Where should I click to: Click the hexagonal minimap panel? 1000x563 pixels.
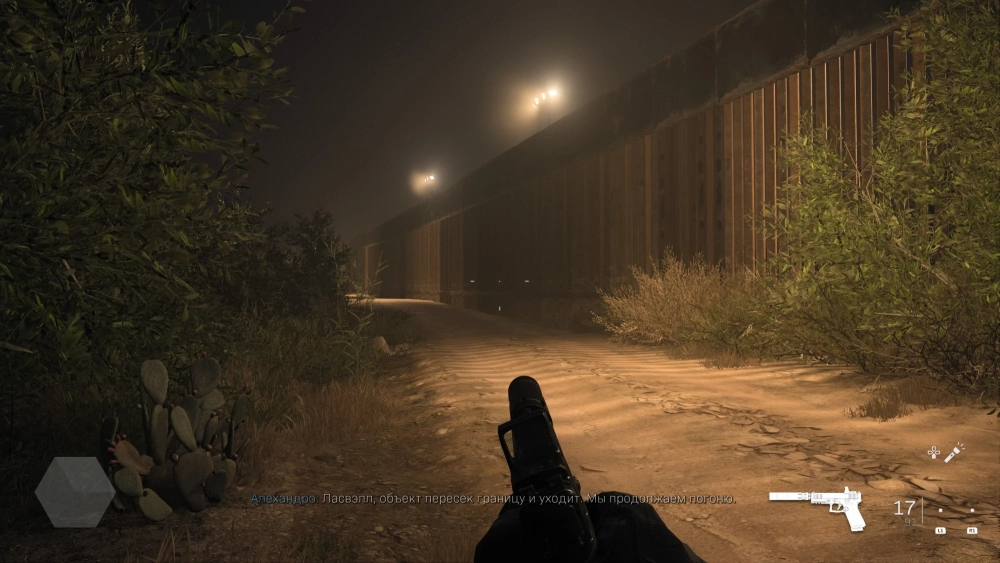75,492
